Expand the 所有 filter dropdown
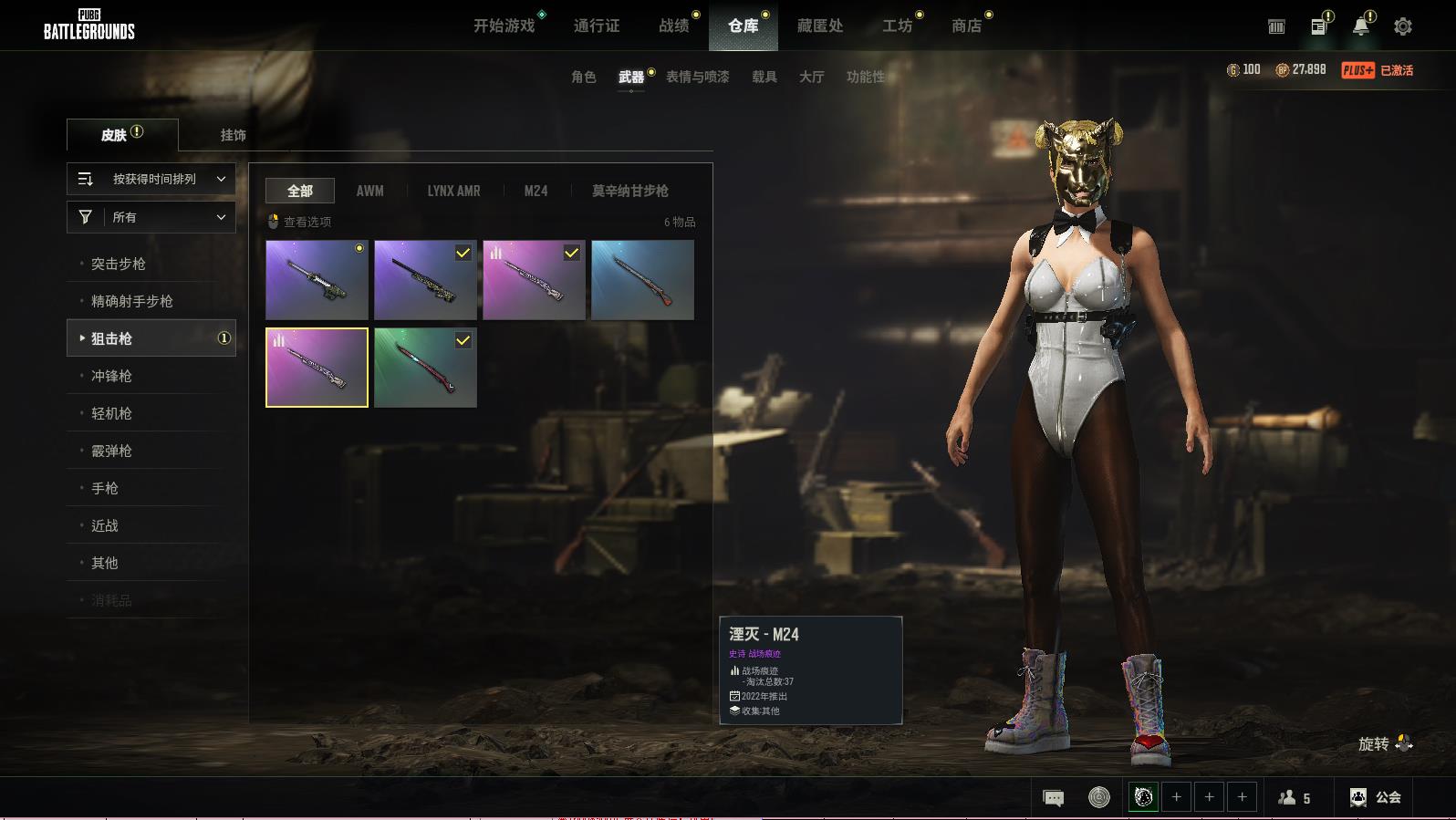Image resolution: width=1456 pixels, height=820 pixels. (151, 217)
